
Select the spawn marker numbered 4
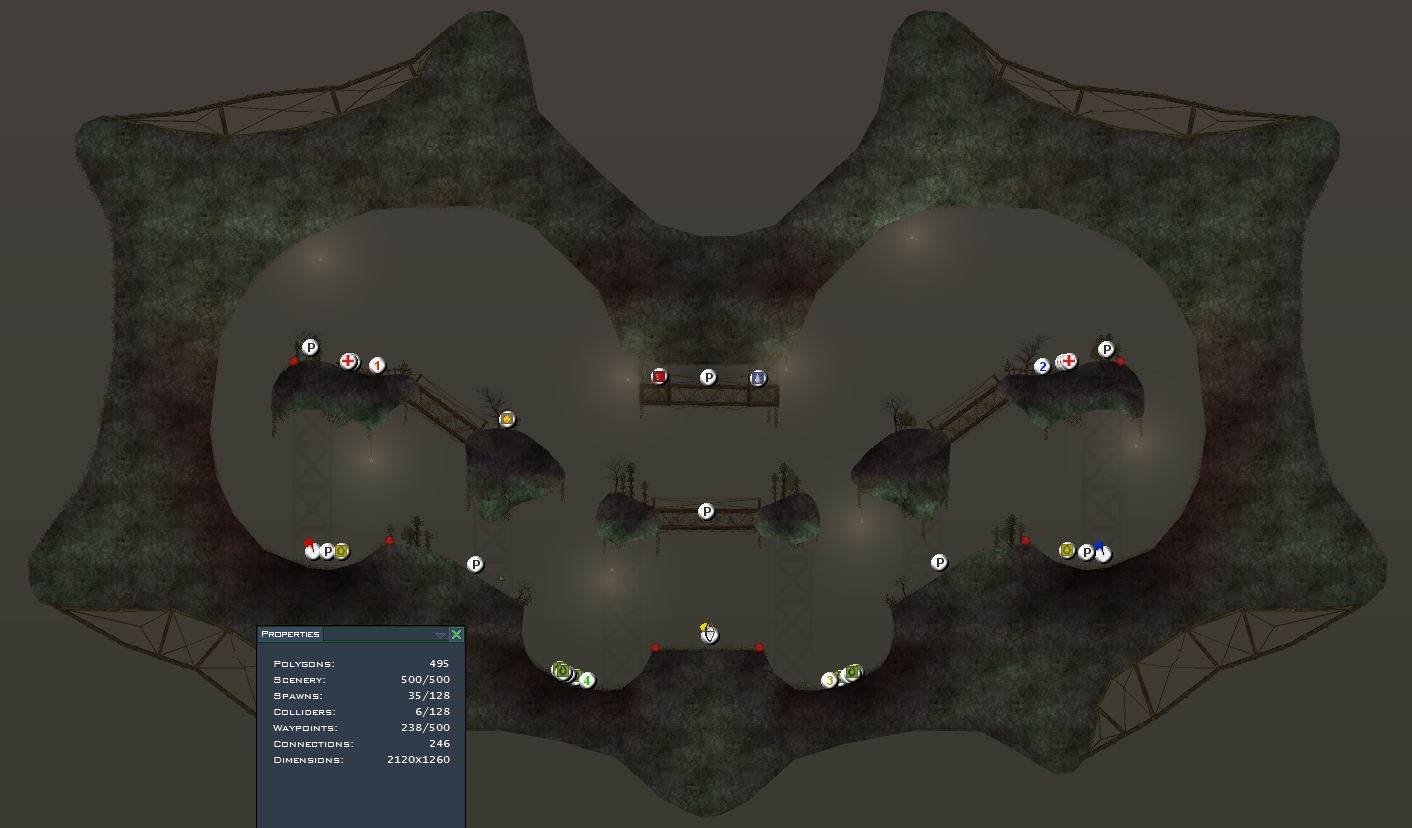tap(587, 681)
